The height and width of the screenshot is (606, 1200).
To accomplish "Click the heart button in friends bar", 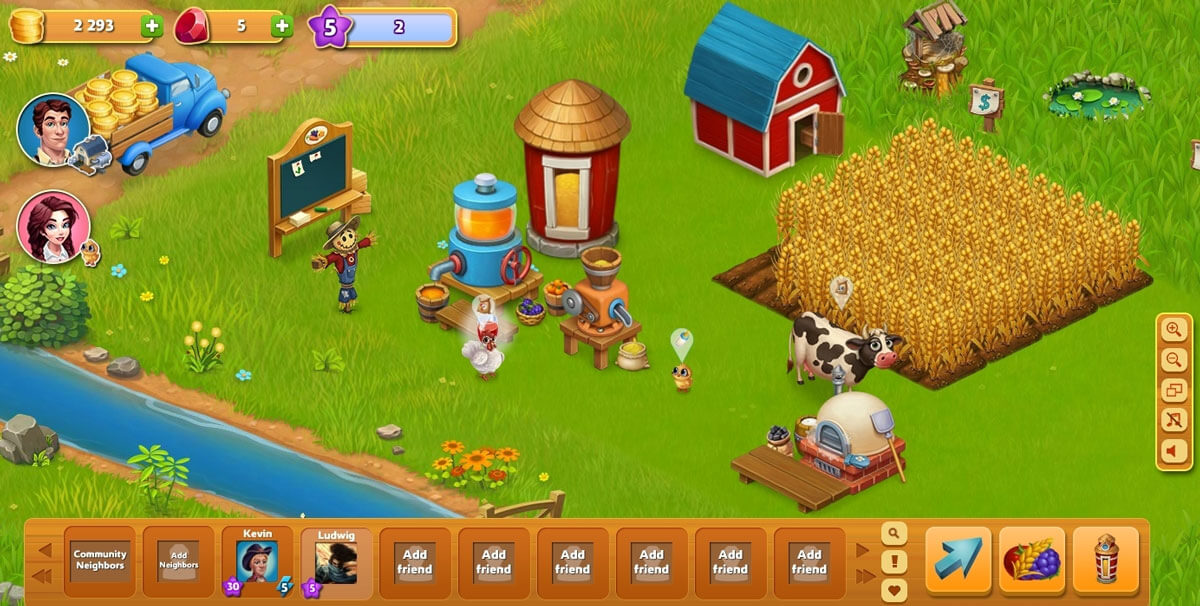I will [893, 589].
